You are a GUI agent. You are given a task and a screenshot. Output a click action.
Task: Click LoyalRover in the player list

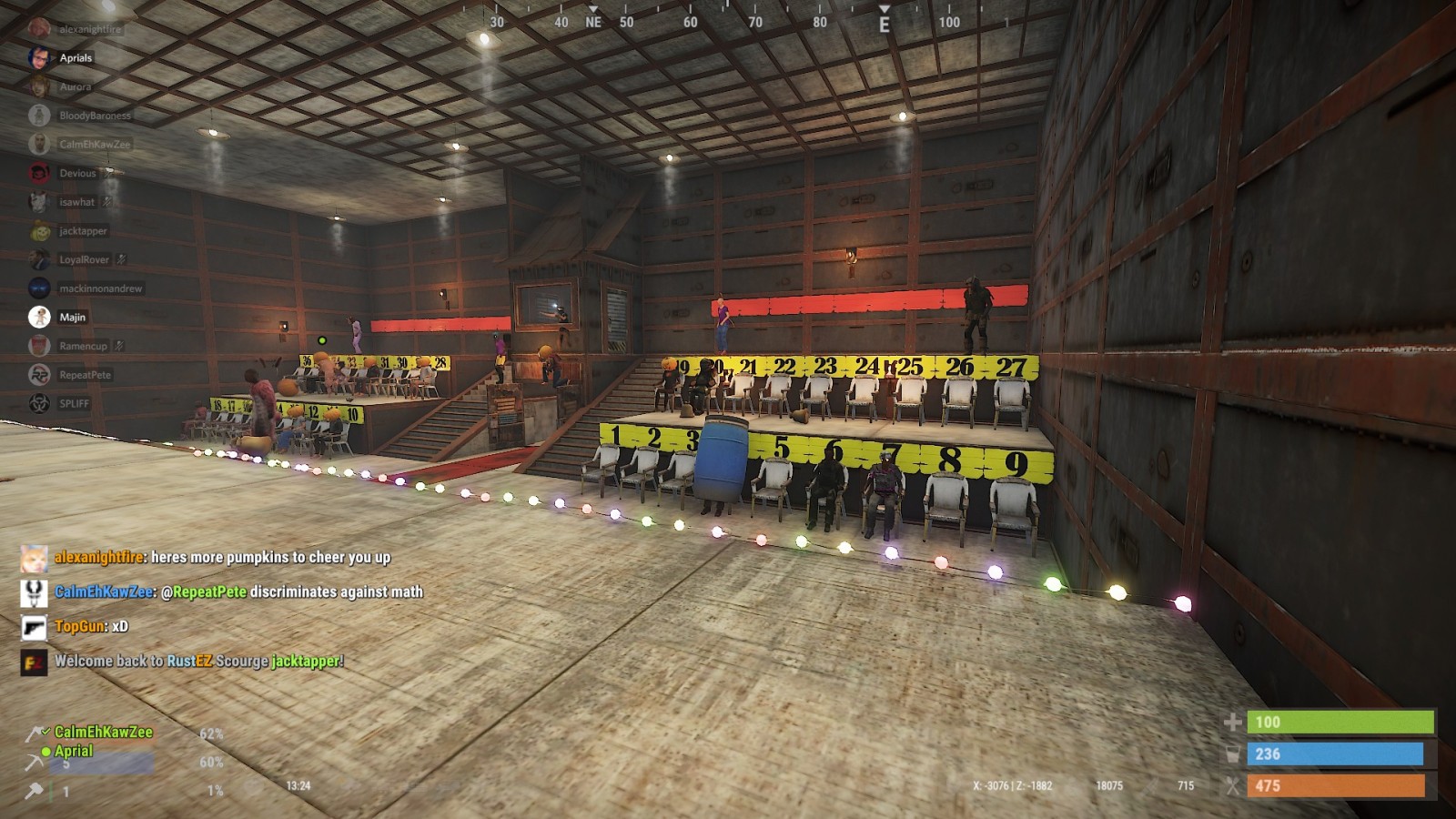pyautogui.click(x=84, y=259)
